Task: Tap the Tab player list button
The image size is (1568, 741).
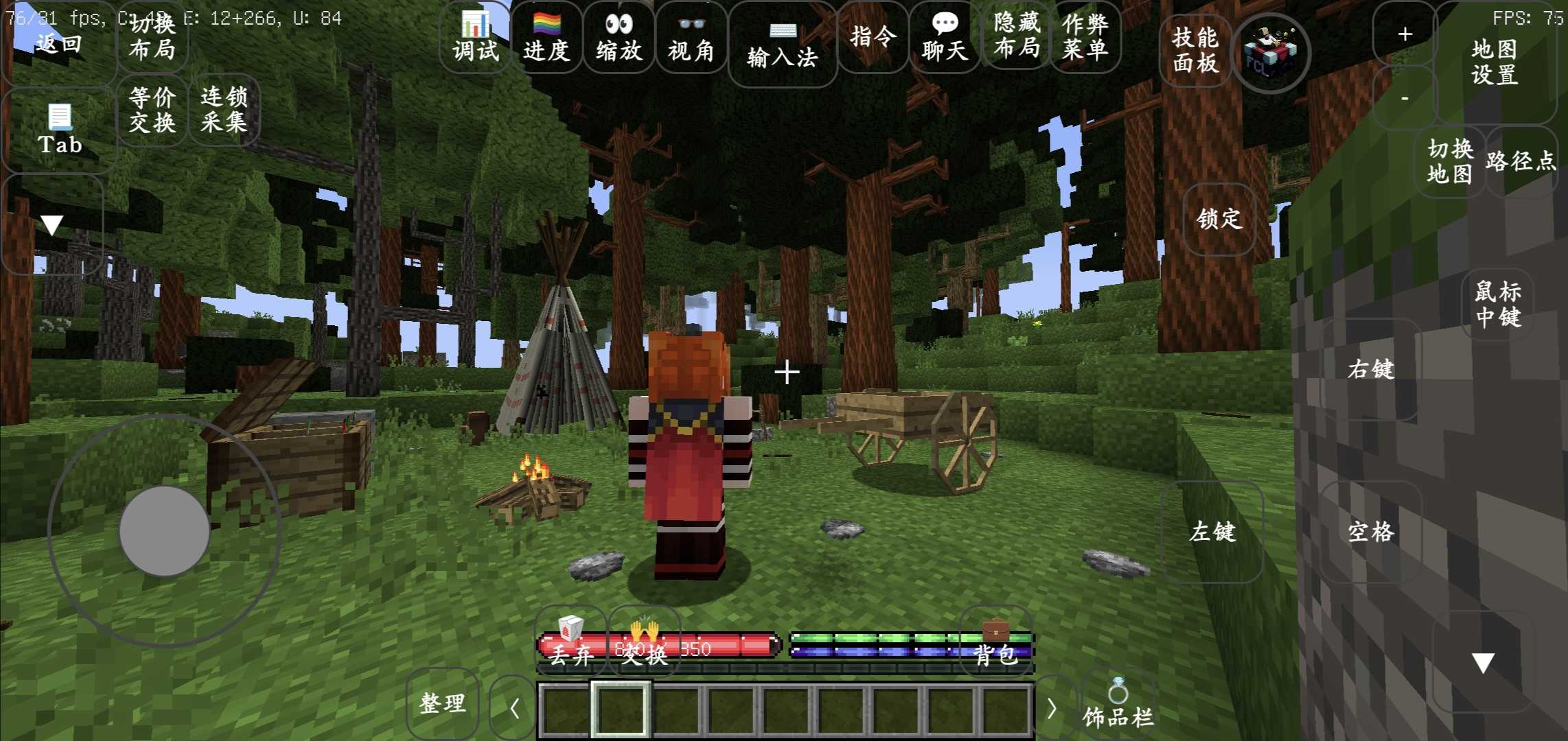Action: (60, 130)
